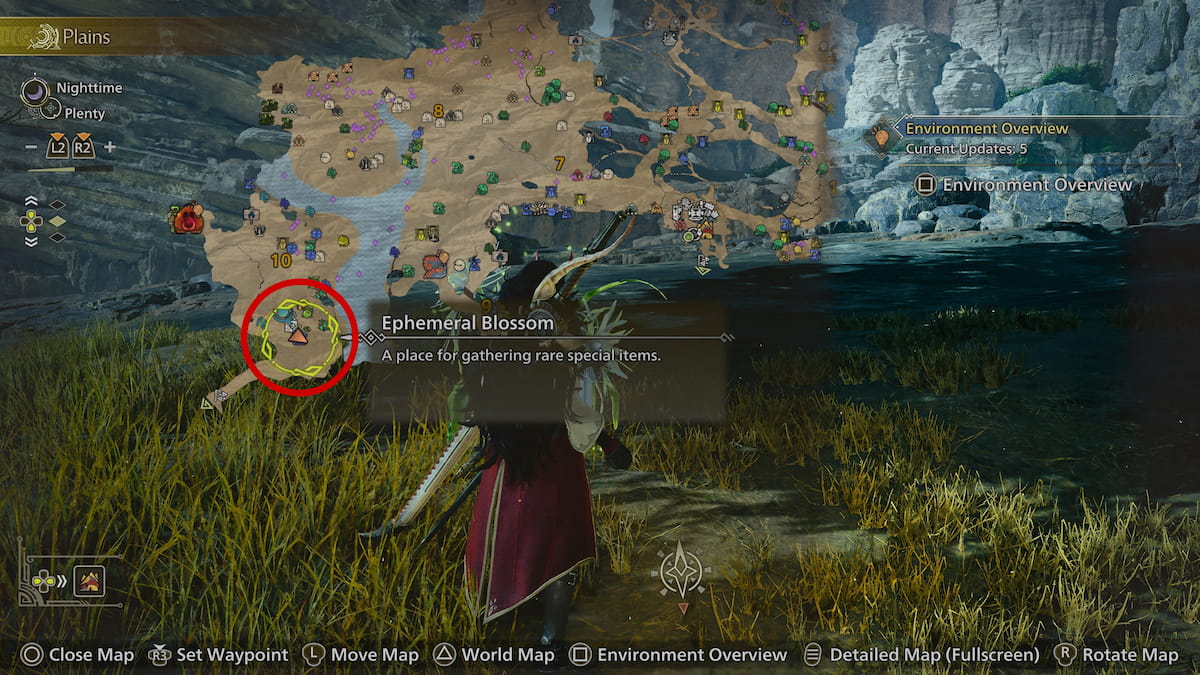Choose Close Map in the bottom bar
Screen dimensions: 1200x675
point(78,655)
